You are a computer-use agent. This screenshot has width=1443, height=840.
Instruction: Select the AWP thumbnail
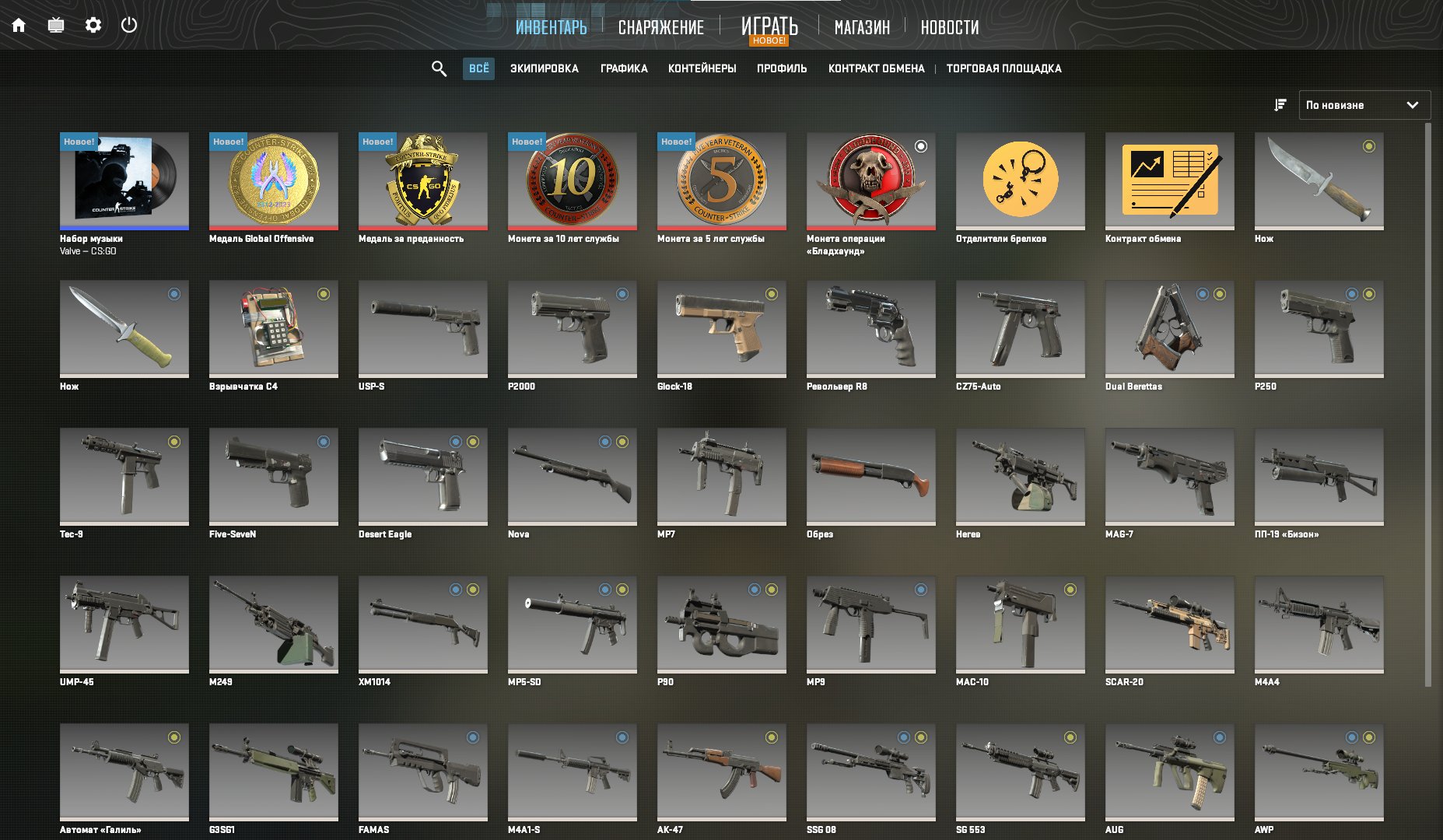[x=1319, y=772]
